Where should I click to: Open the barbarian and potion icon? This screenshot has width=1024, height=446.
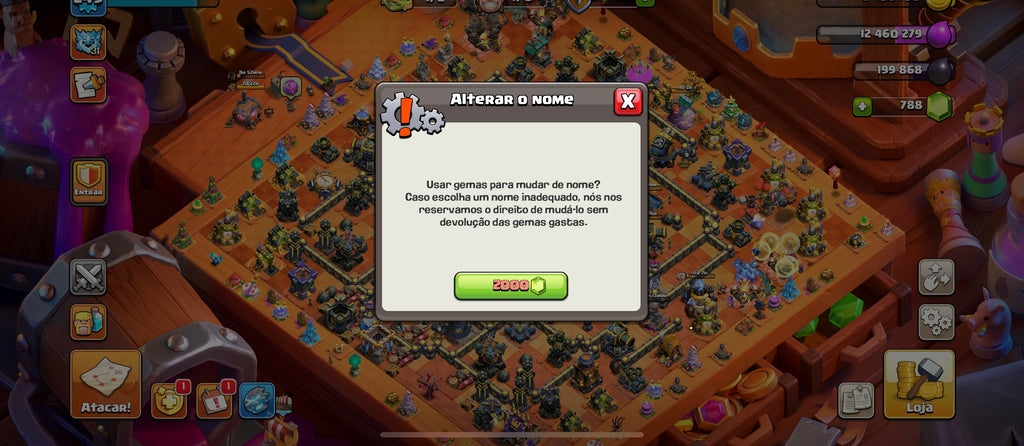[x=88, y=322]
